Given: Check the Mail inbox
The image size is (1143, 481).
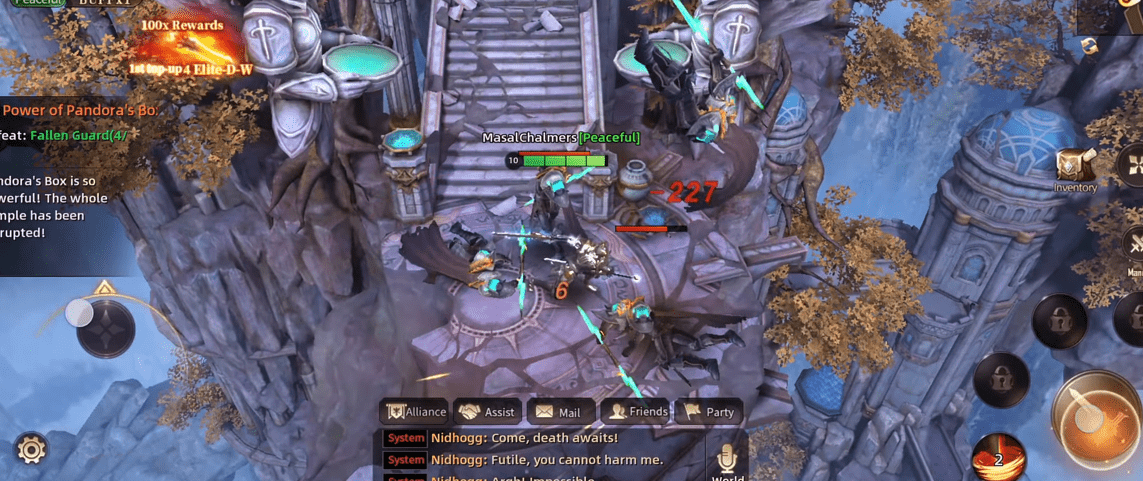Looking at the screenshot, I should (x=559, y=411).
